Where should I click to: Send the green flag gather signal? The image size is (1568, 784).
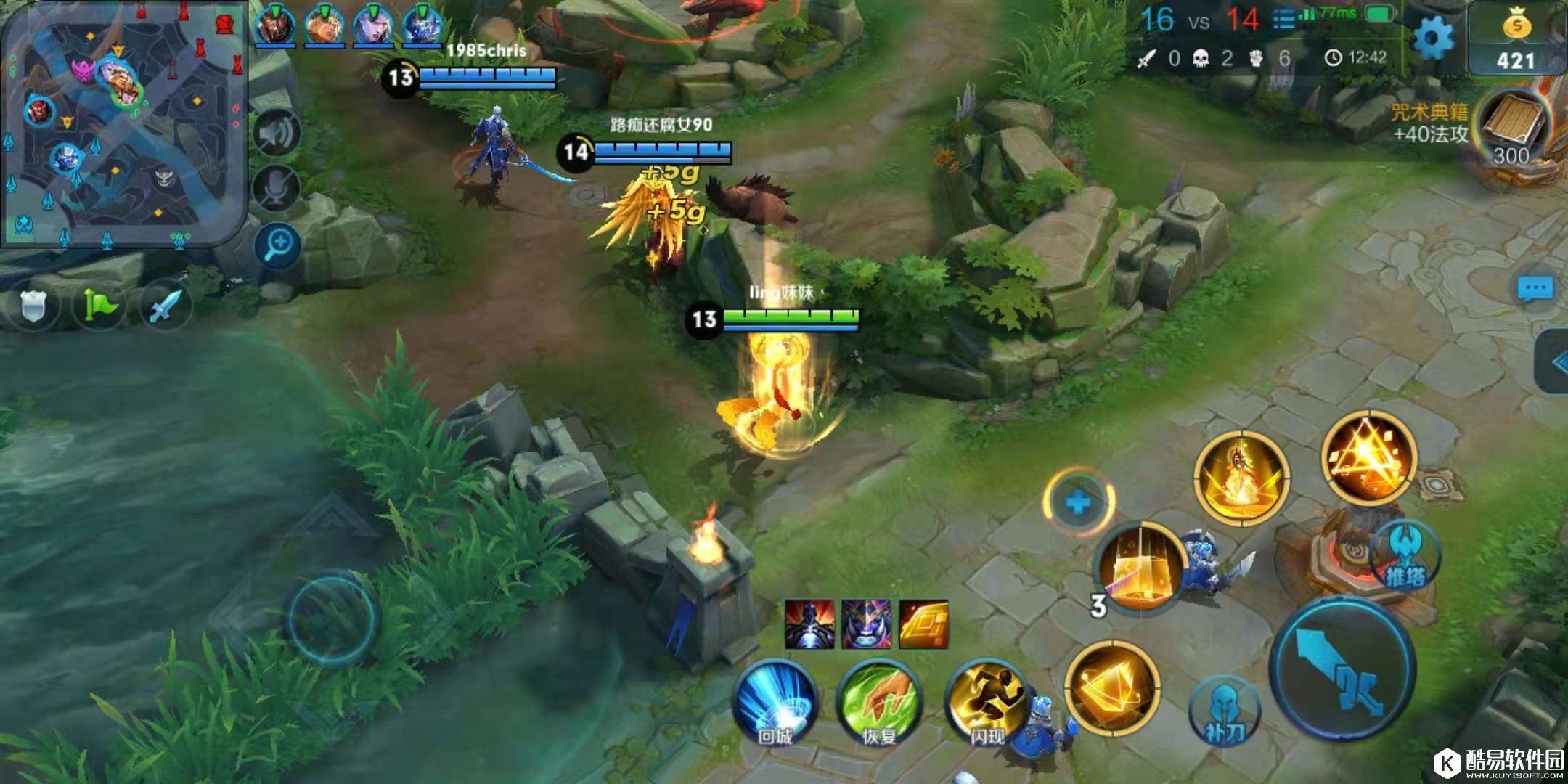(x=99, y=306)
